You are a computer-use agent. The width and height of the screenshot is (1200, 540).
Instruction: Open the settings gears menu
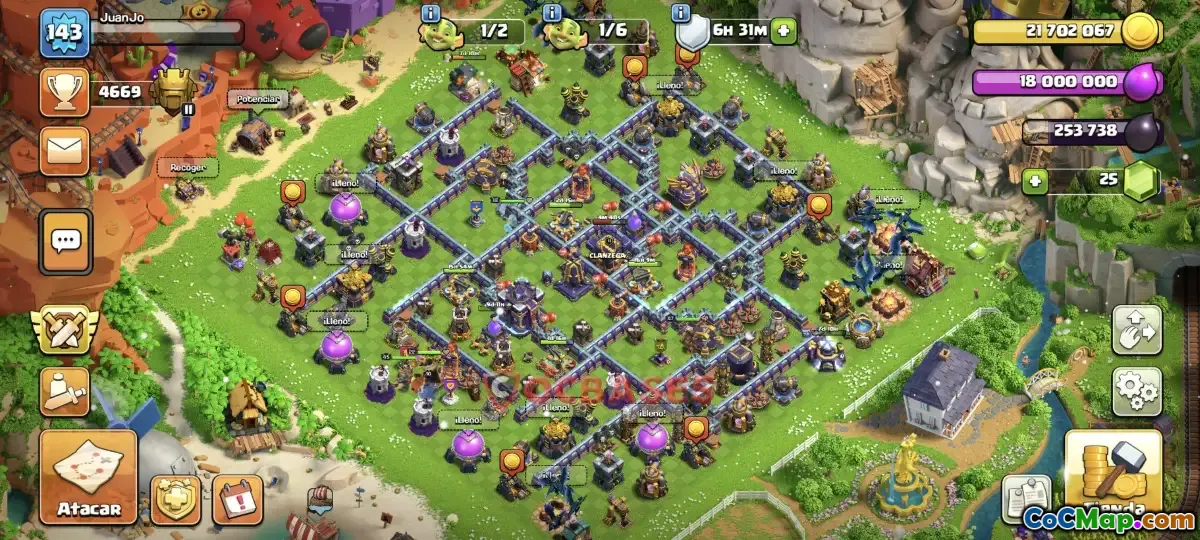pos(1137,391)
